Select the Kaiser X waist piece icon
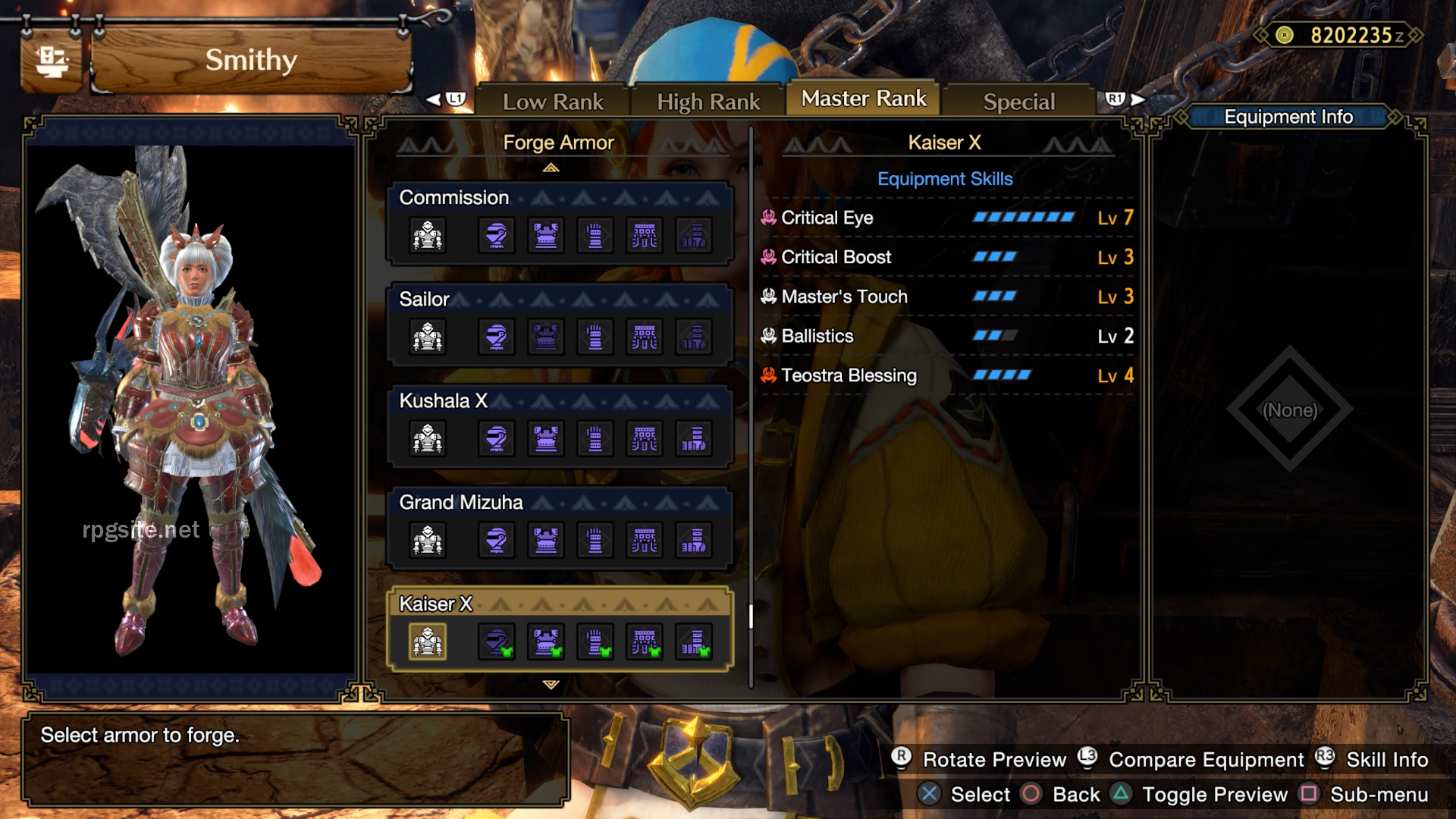This screenshot has width=1456, height=819. coord(645,641)
